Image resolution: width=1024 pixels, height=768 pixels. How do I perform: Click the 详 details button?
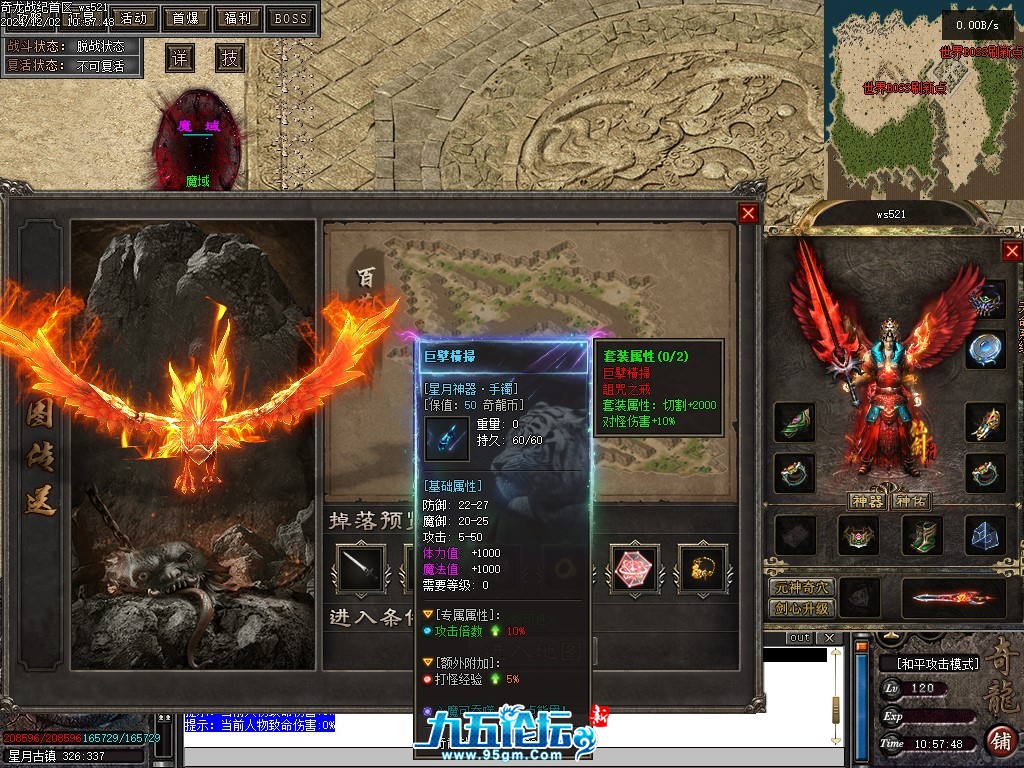click(179, 58)
